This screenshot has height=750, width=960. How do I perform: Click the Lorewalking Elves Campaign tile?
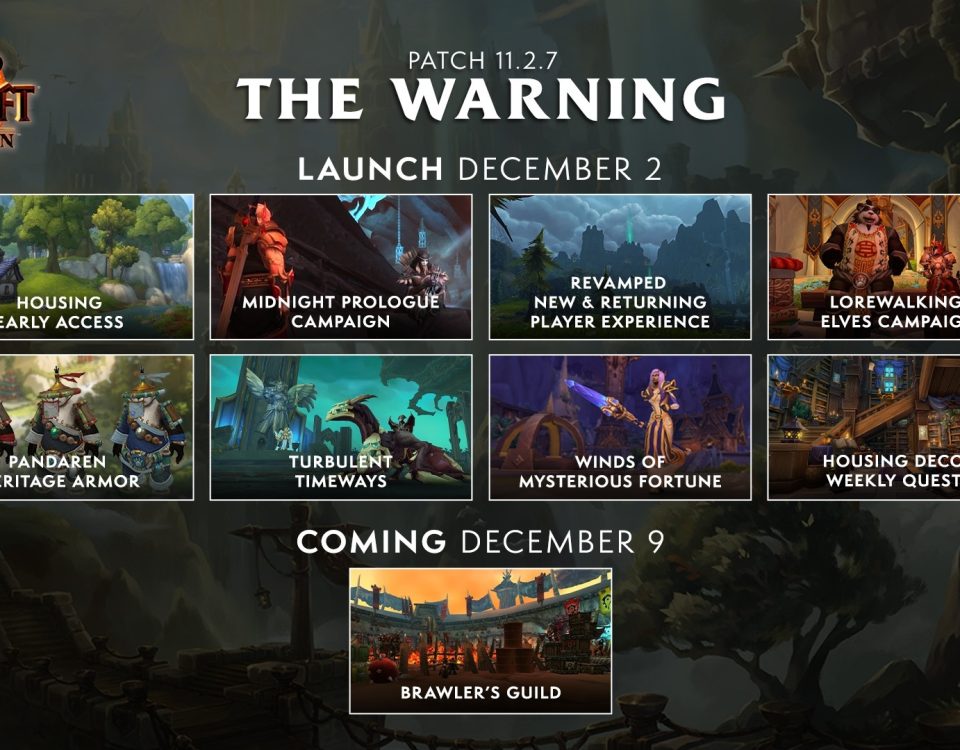point(864,267)
